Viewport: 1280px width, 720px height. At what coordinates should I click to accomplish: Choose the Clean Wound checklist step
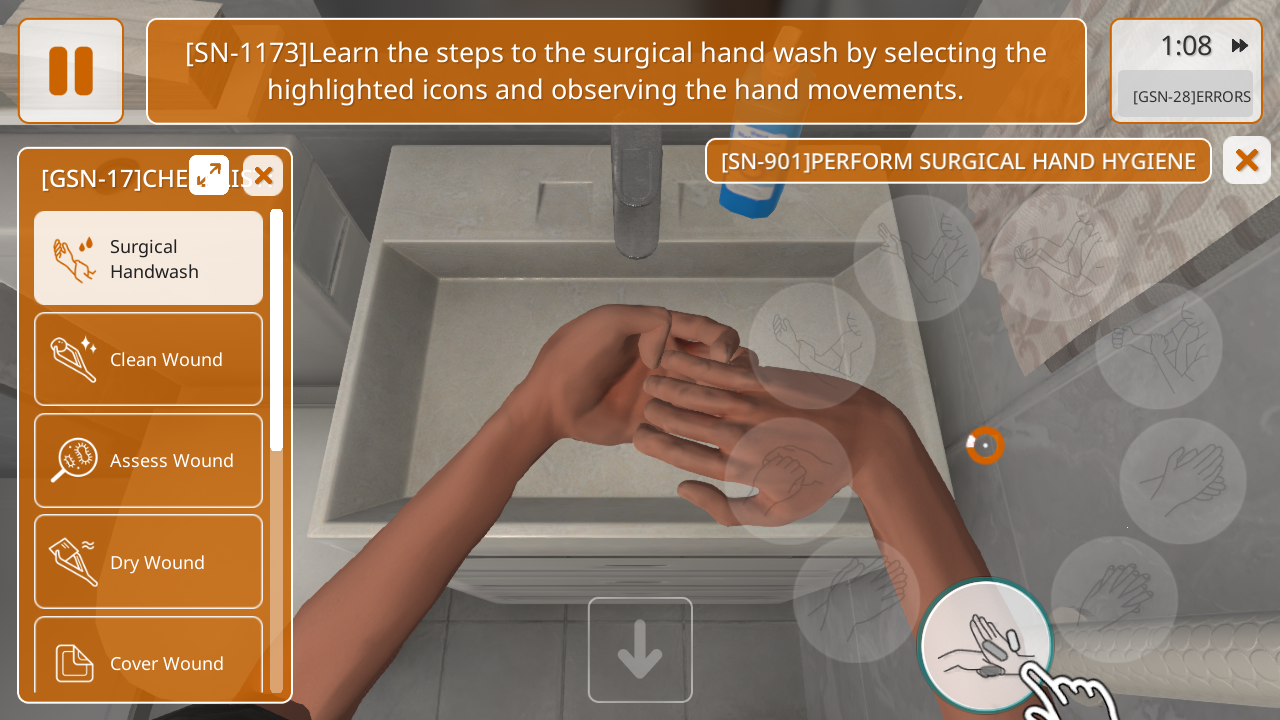(x=148, y=359)
